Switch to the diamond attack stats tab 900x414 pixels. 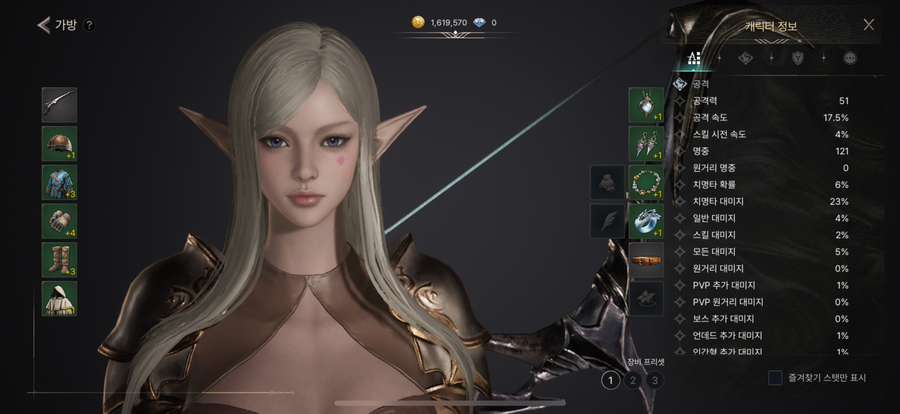[745, 58]
